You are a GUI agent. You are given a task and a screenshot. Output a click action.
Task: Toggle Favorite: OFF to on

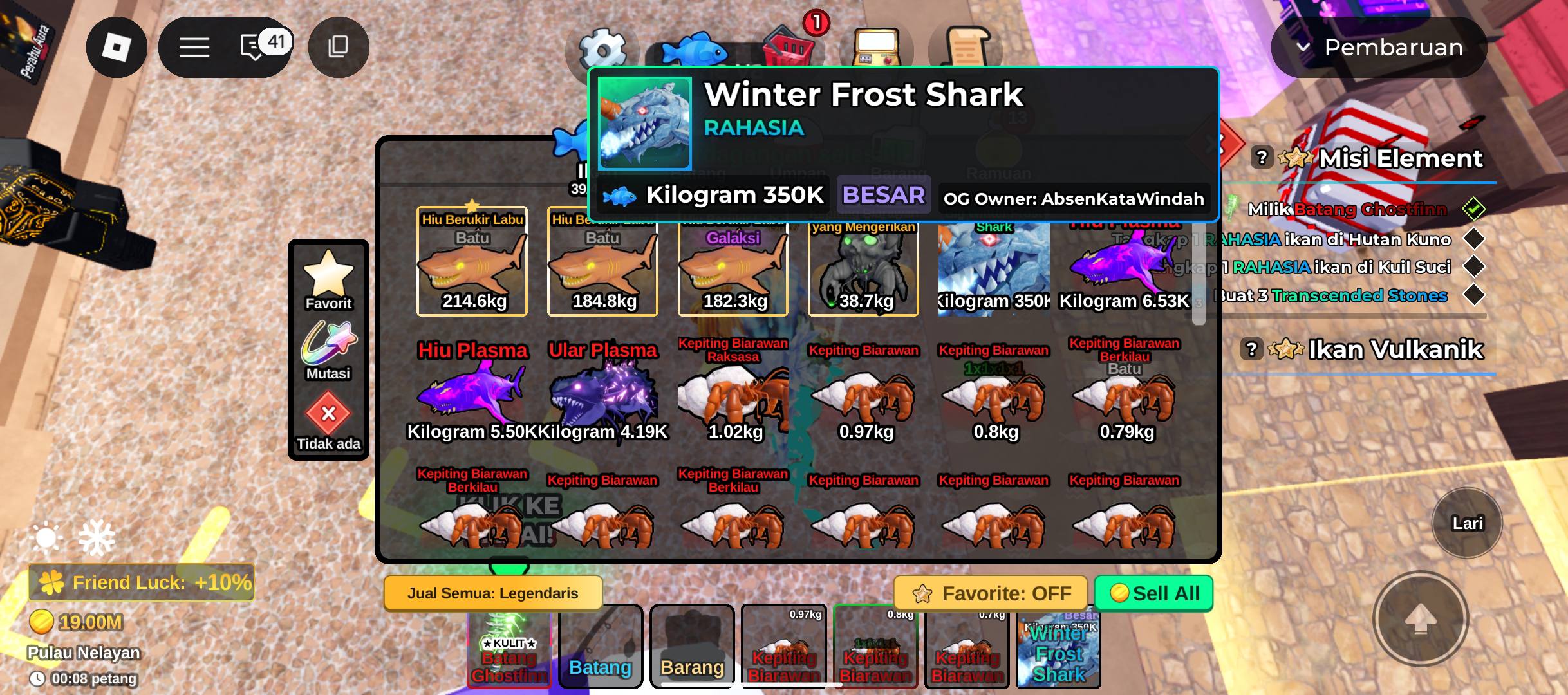992,593
